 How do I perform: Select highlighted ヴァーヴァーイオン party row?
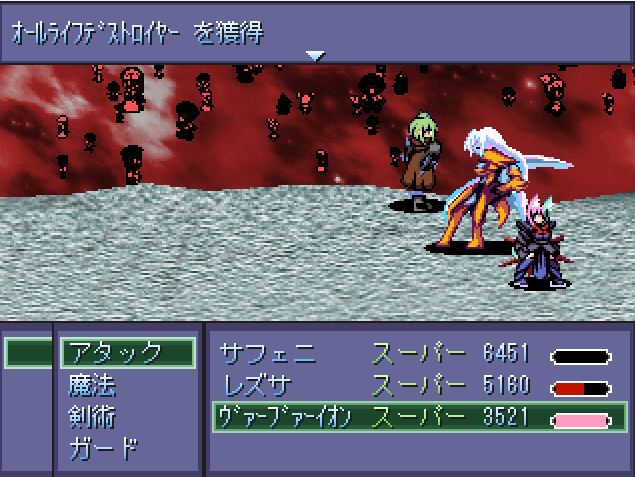coord(410,417)
